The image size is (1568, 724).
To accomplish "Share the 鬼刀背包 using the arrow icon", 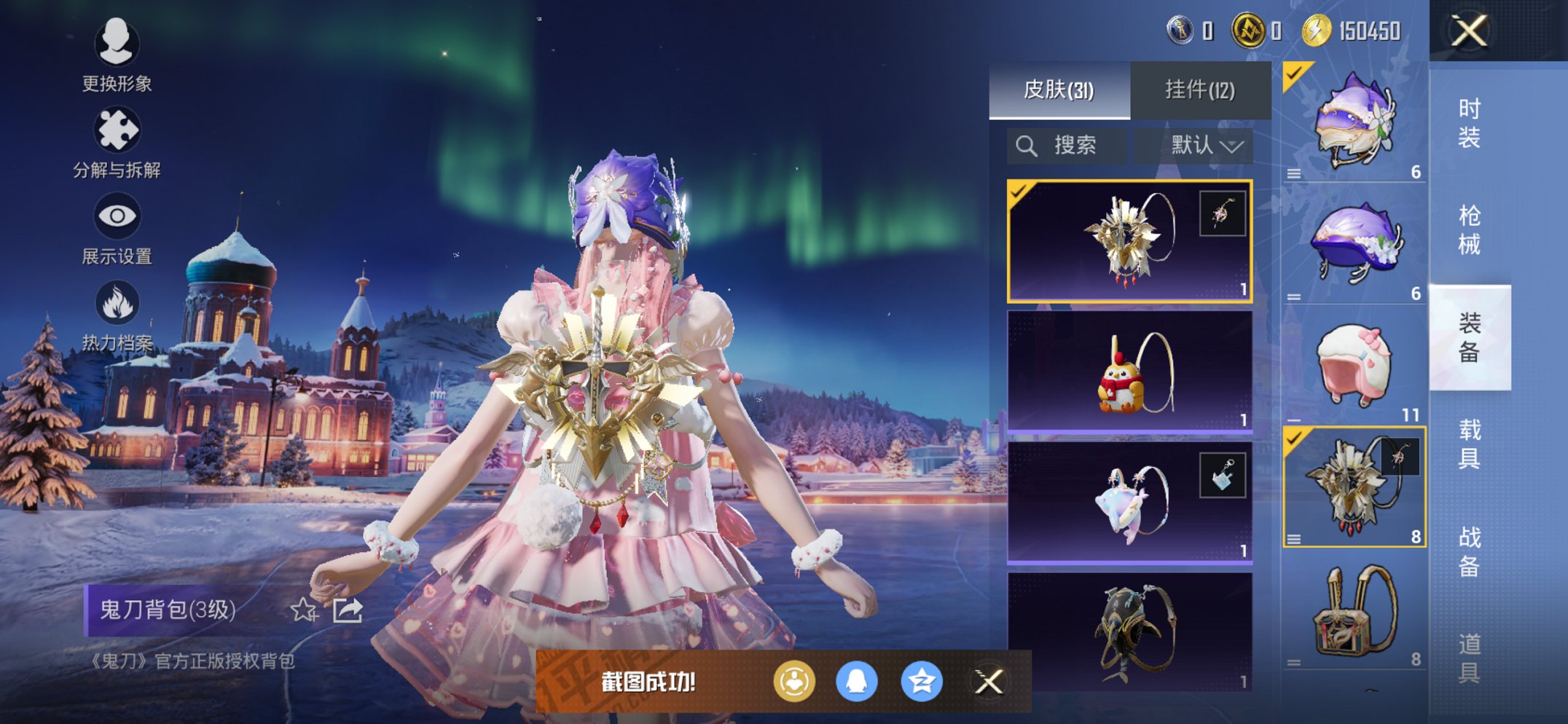I will tap(348, 610).
